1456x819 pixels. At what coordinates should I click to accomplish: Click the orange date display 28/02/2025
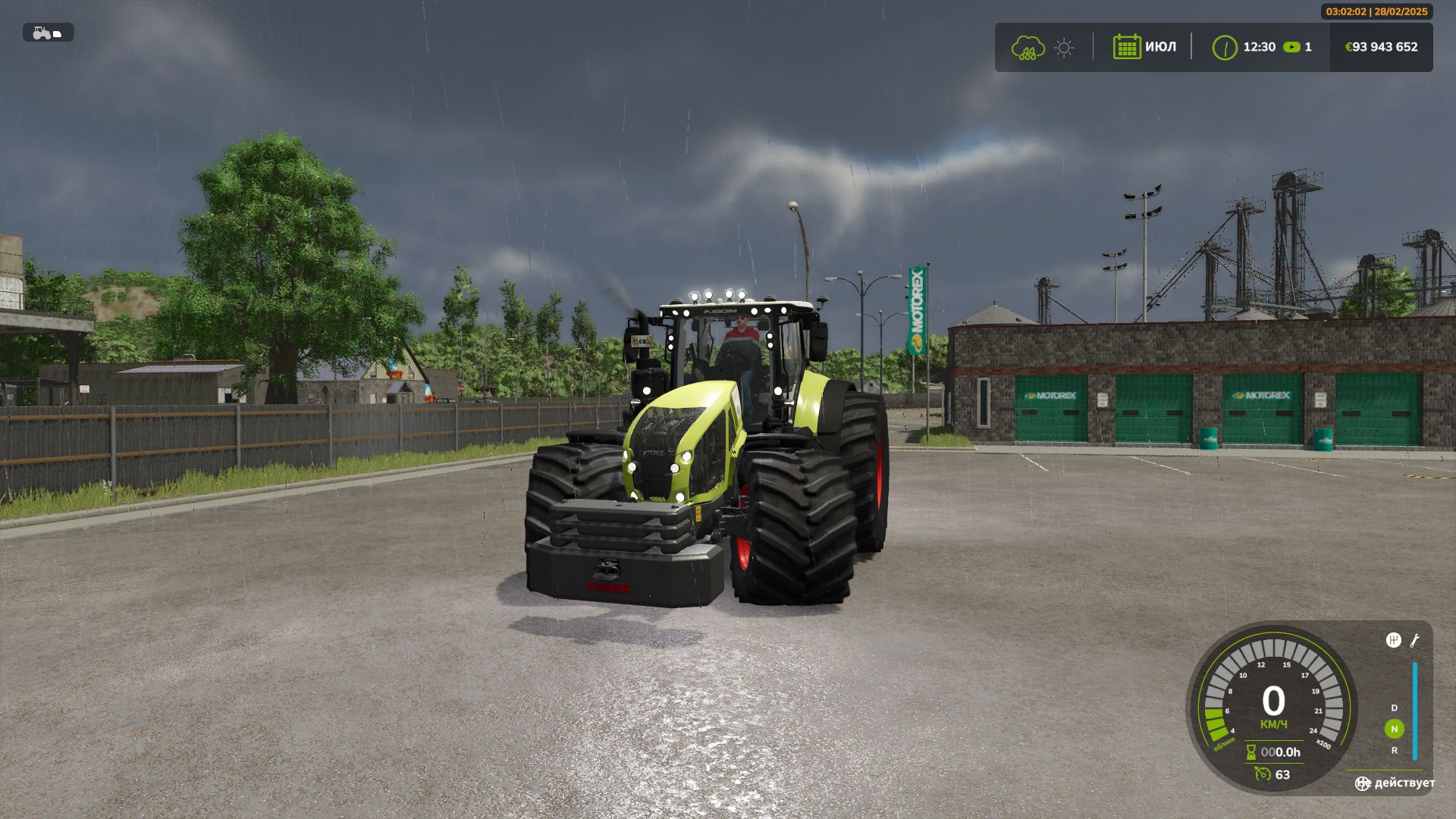click(x=1400, y=12)
